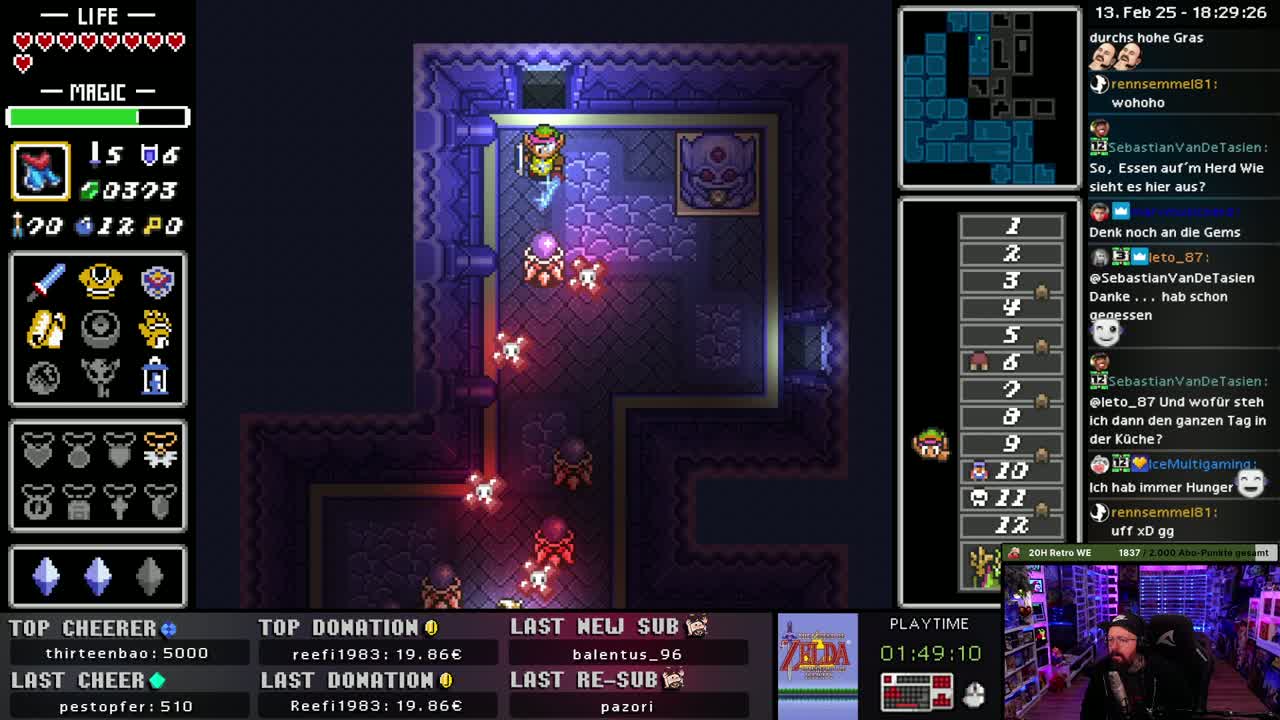The height and width of the screenshot is (720, 1280).
Task: Select the golden tunic armor icon
Action: click(x=100, y=282)
